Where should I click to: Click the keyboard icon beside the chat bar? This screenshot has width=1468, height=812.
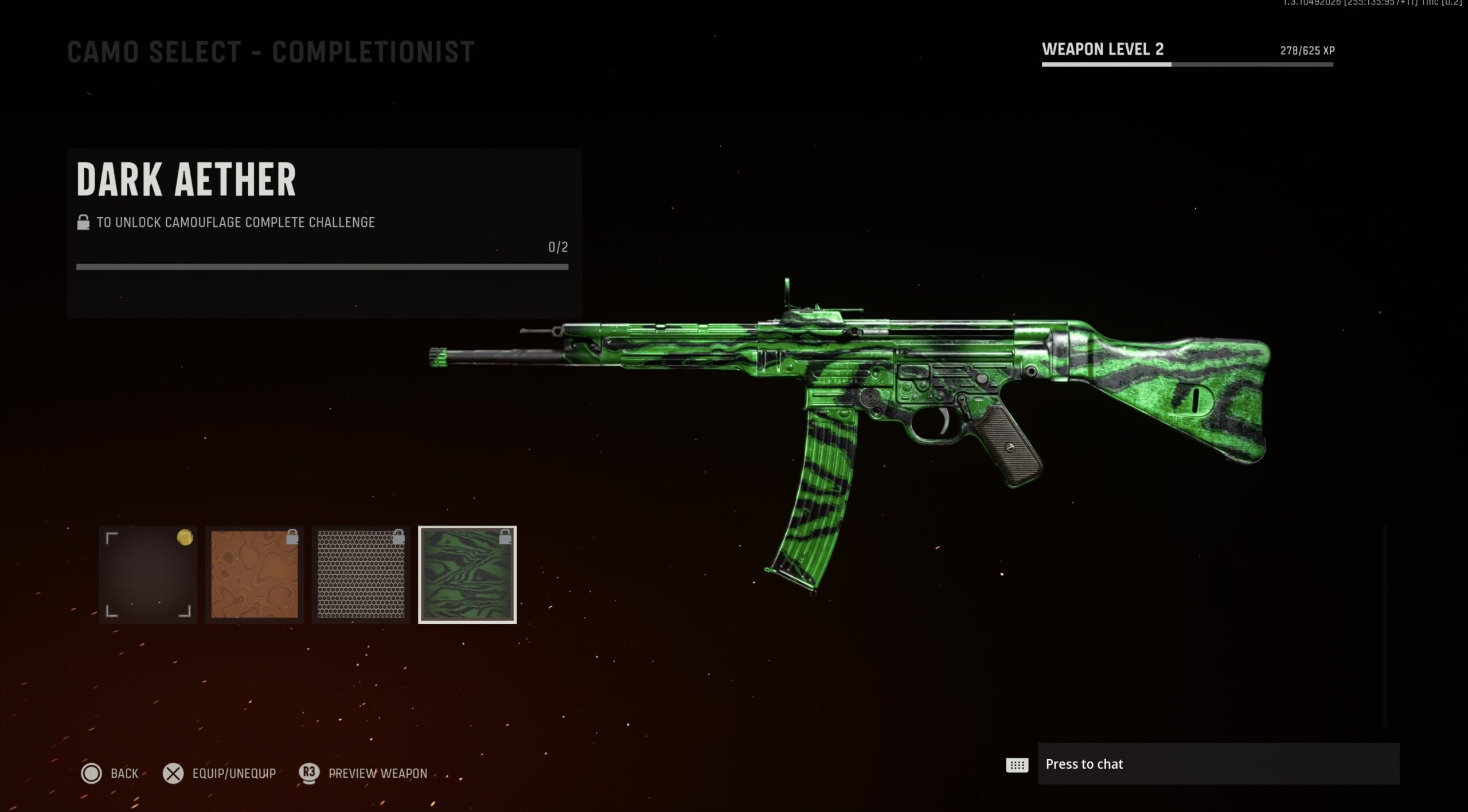tap(1017, 765)
